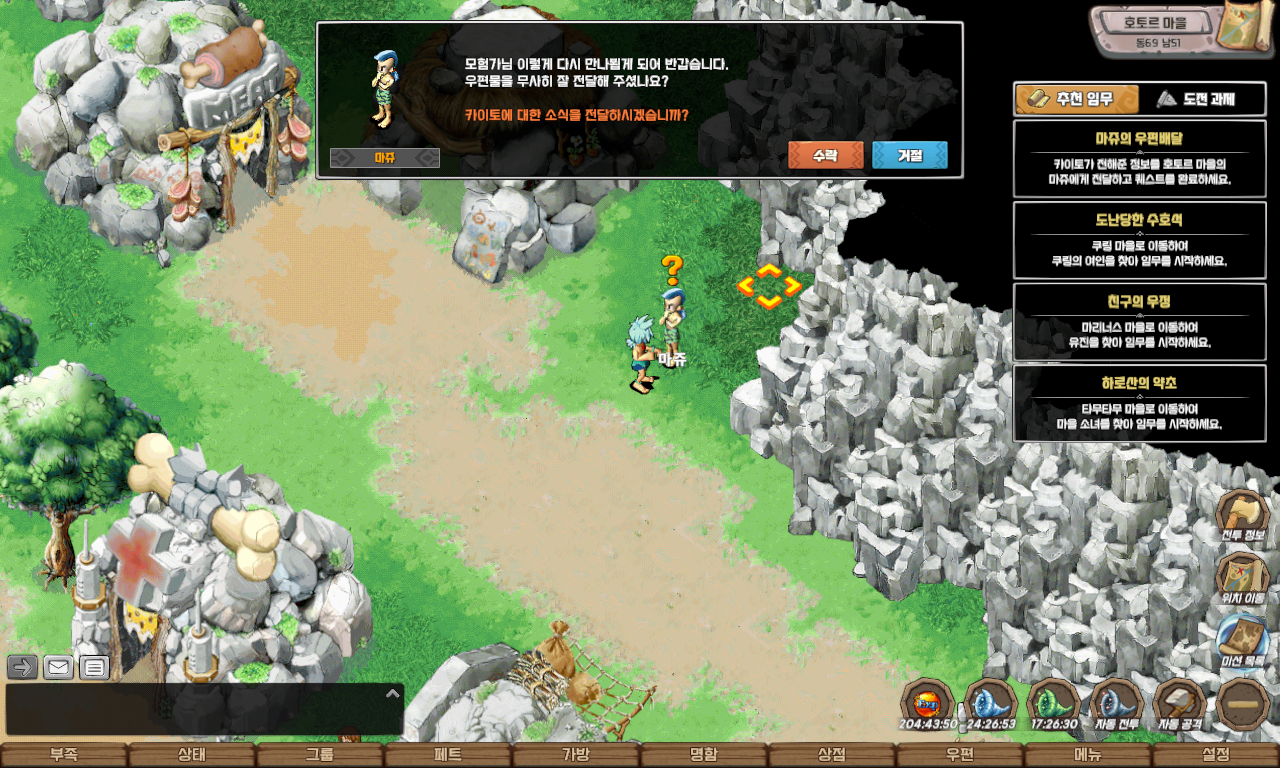1280x768 pixels.
Task: Open the envelope mail button above chat
Action: point(58,667)
